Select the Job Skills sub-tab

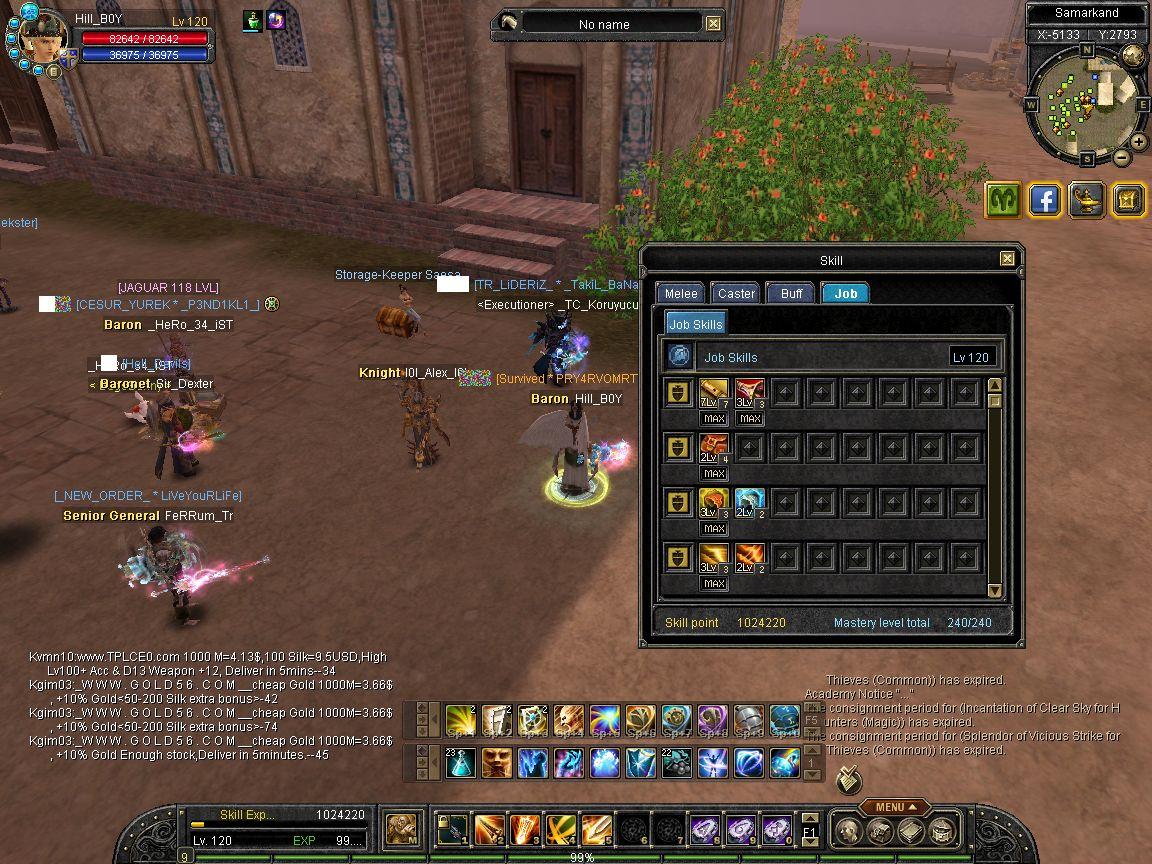(695, 324)
